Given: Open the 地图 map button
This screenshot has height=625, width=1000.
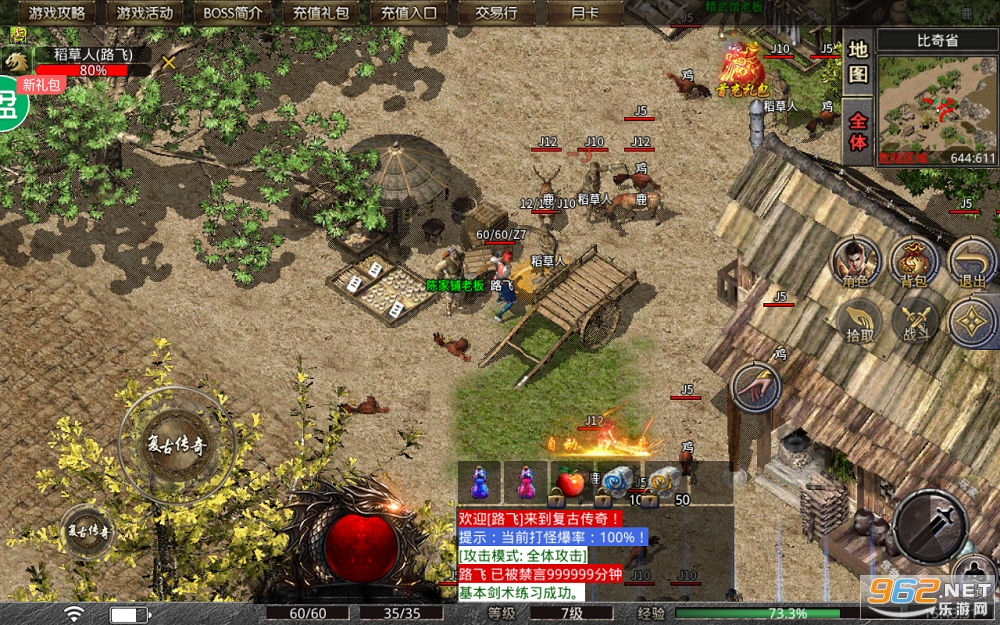Looking at the screenshot, I should (858, 60).
